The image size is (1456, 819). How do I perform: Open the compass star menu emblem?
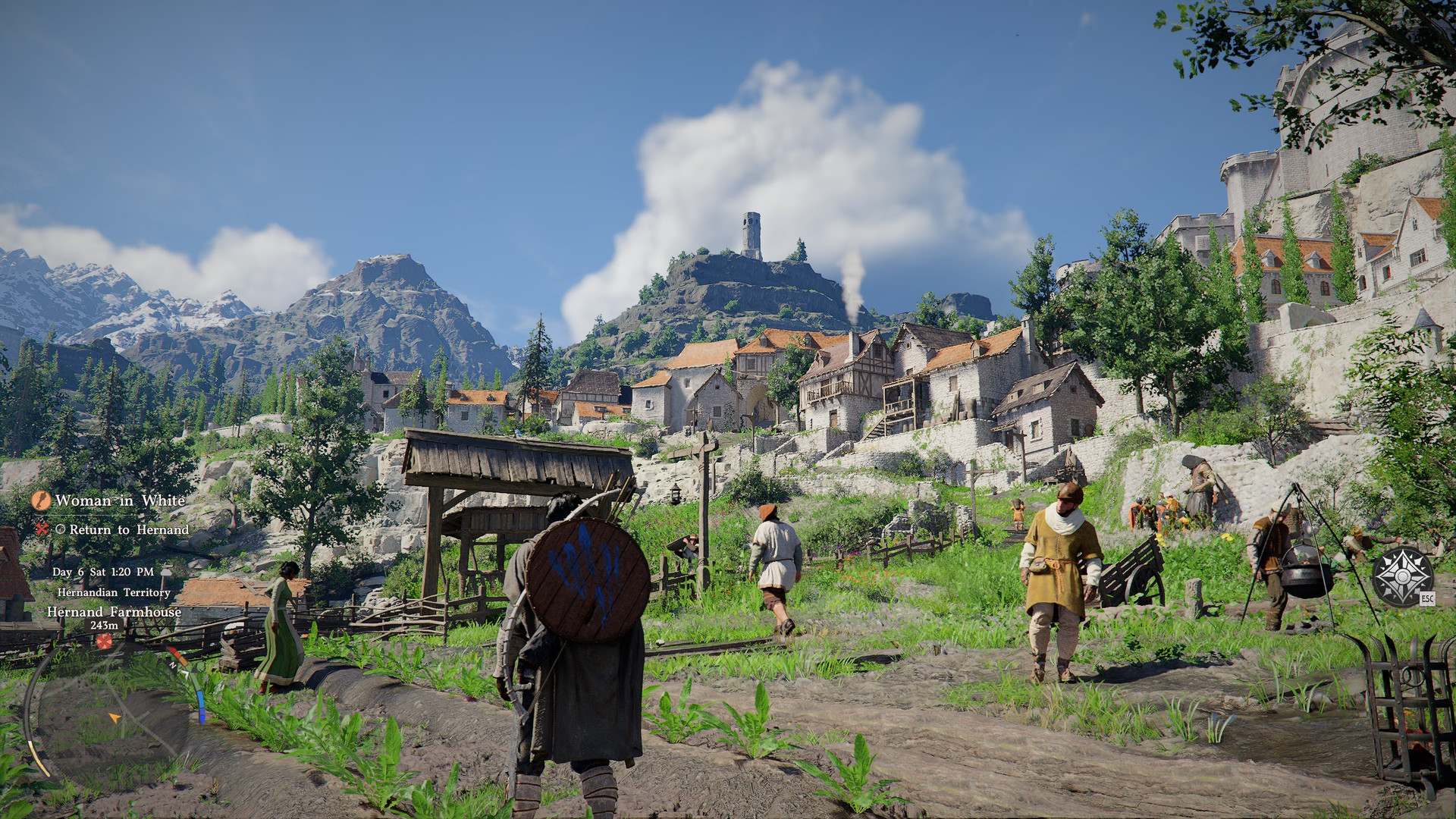1403,576
